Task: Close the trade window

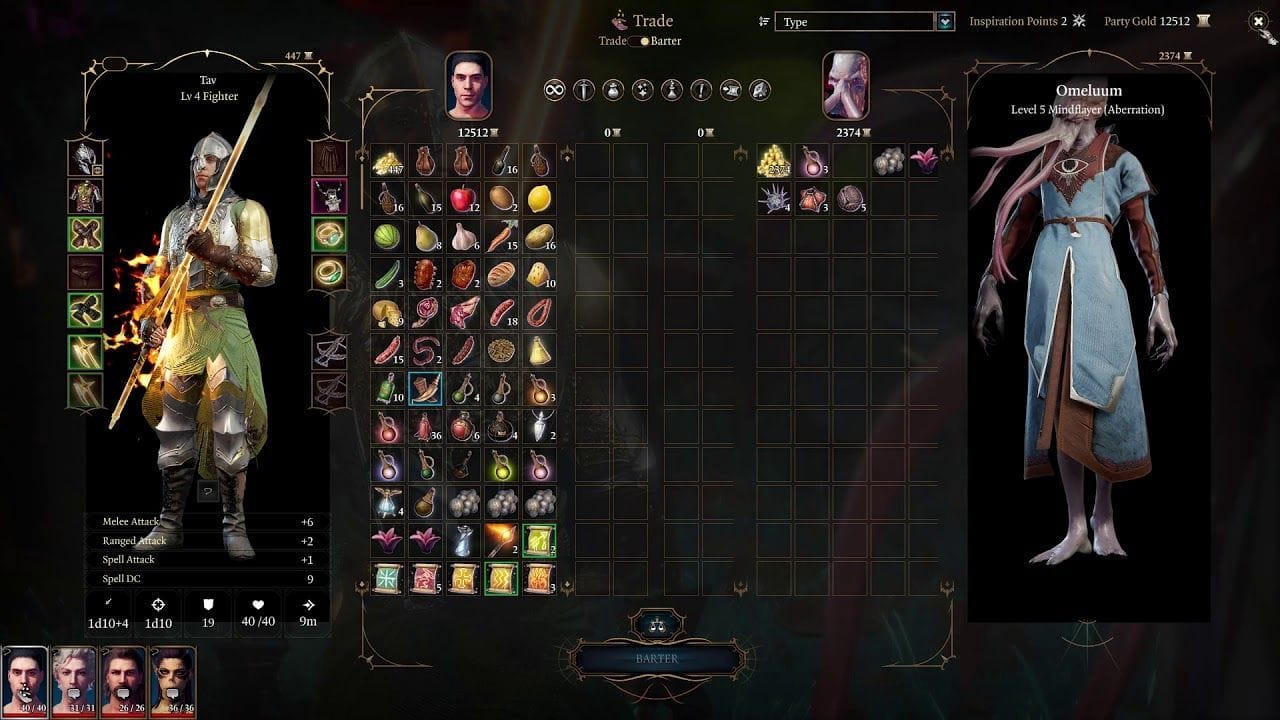Action: [1258, 21]
